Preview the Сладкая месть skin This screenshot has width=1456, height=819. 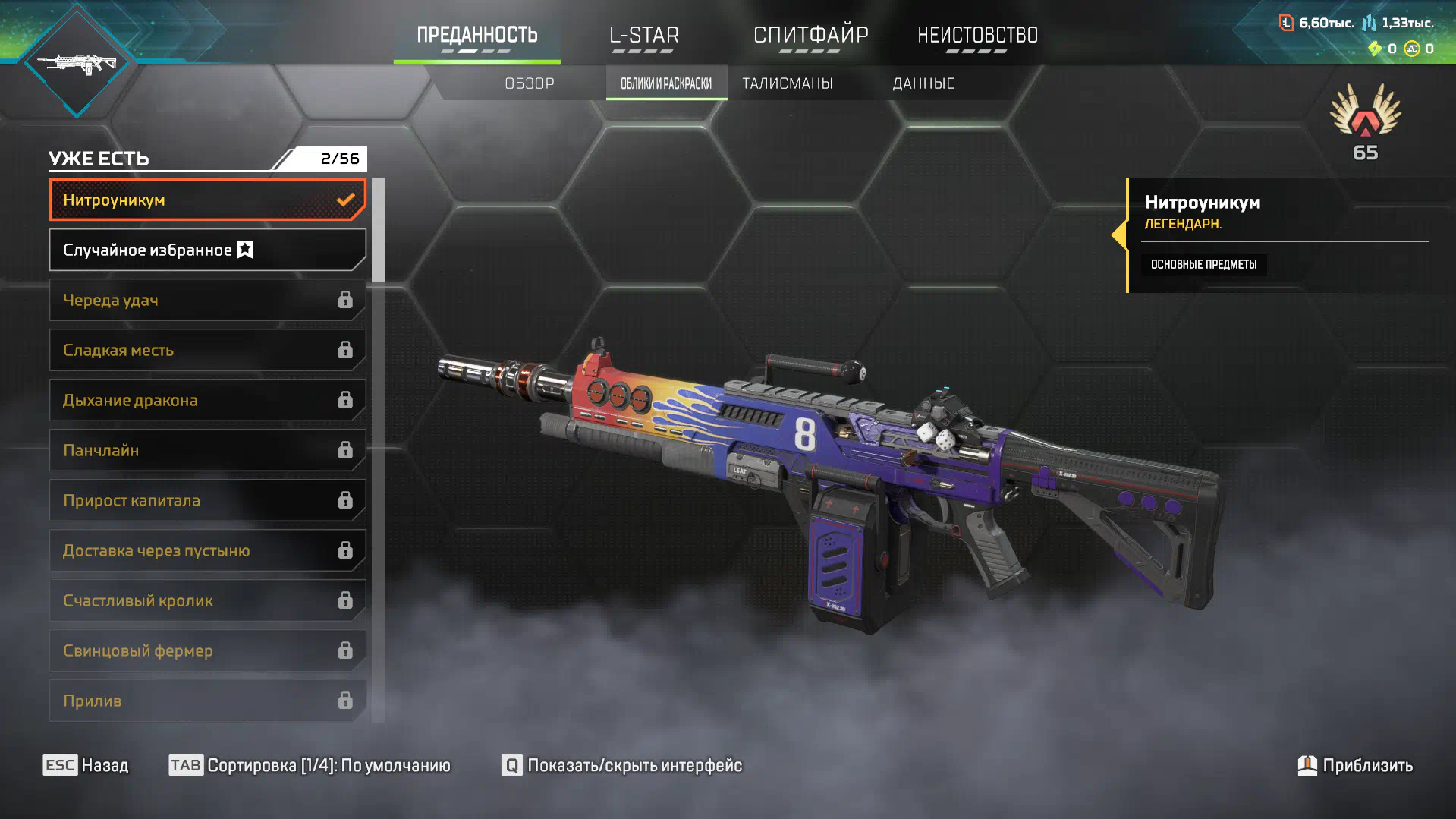(x=207, y=351)
